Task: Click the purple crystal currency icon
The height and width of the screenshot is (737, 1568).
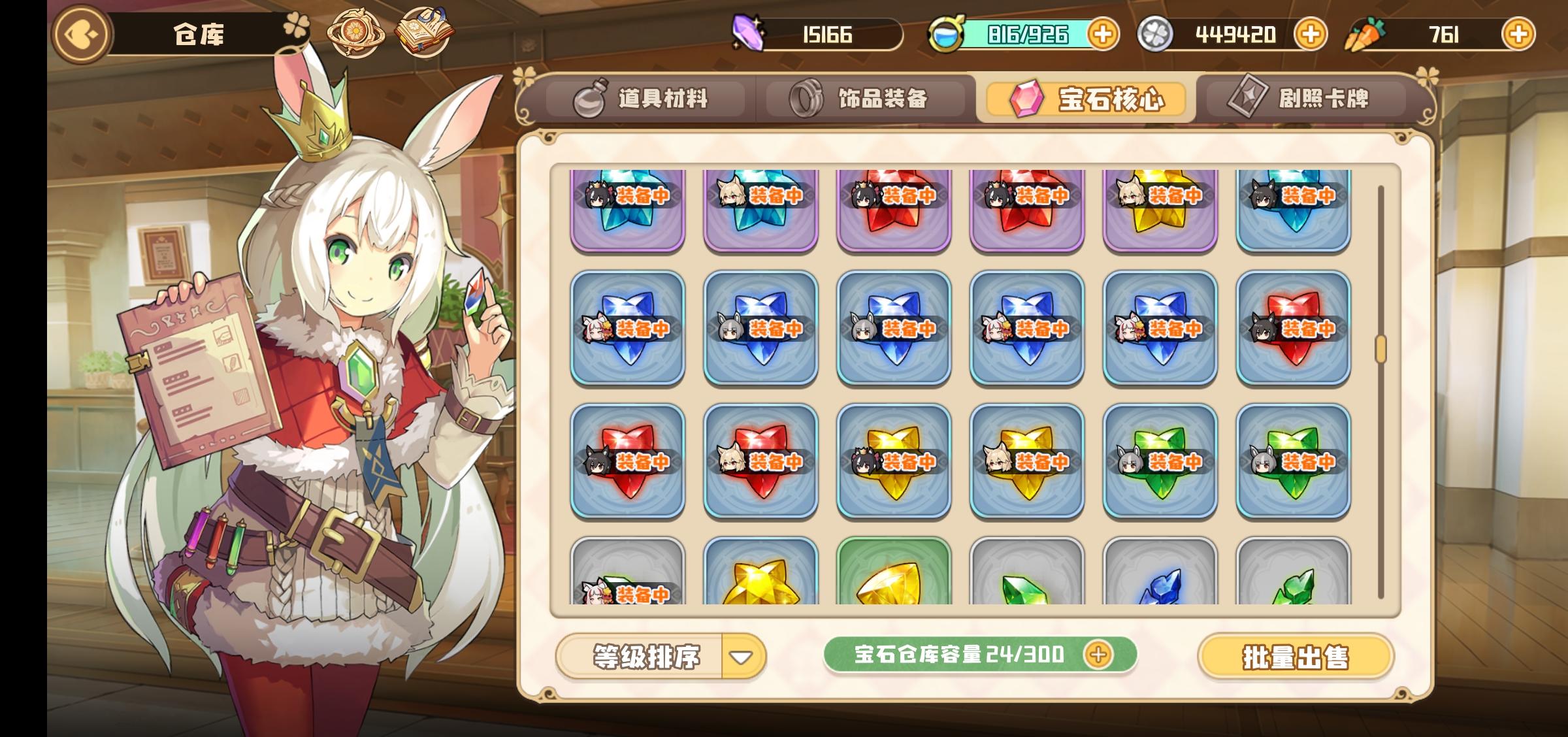Action: click(x=750, y=35)
